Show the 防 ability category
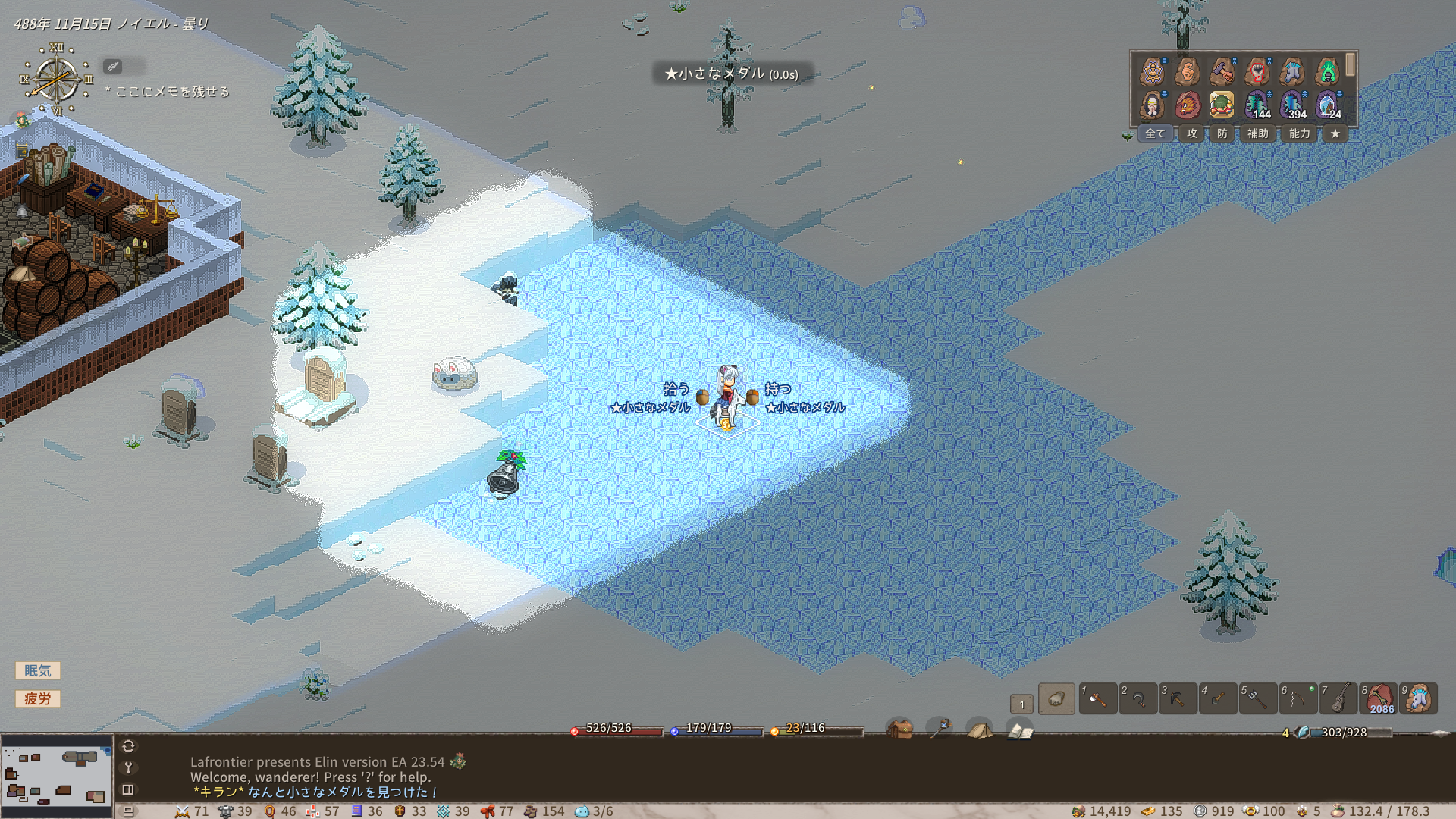 tap(1222, 133)
